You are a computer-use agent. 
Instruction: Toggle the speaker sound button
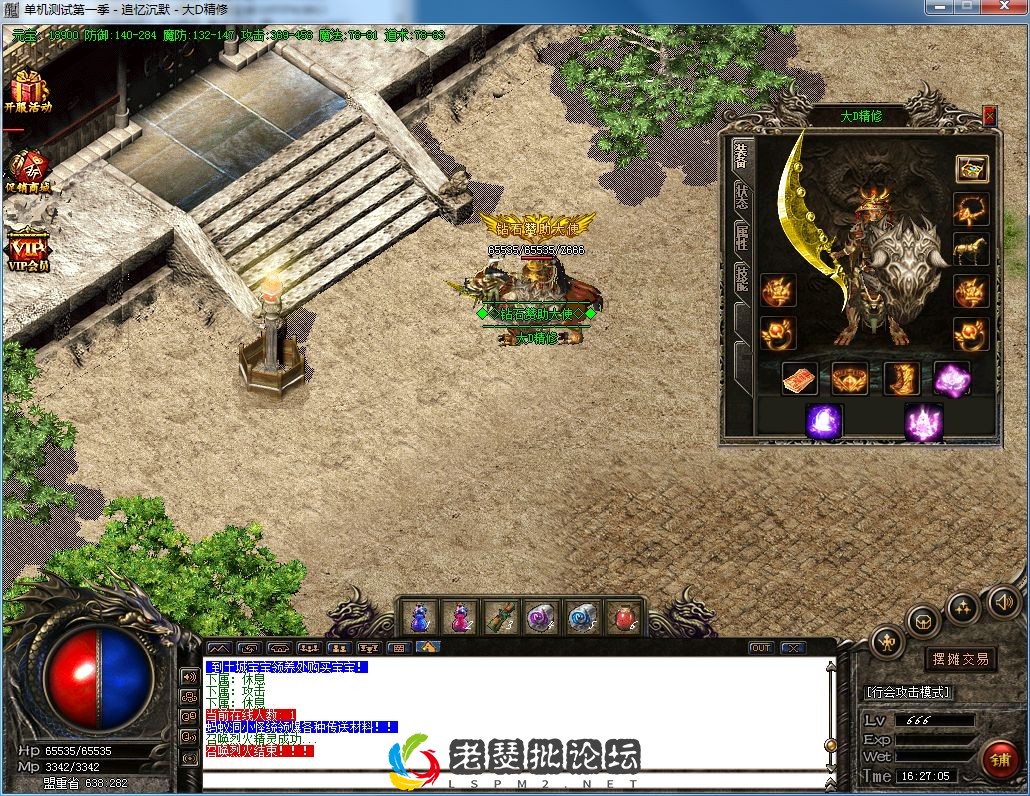click(x=1003, y=601)
